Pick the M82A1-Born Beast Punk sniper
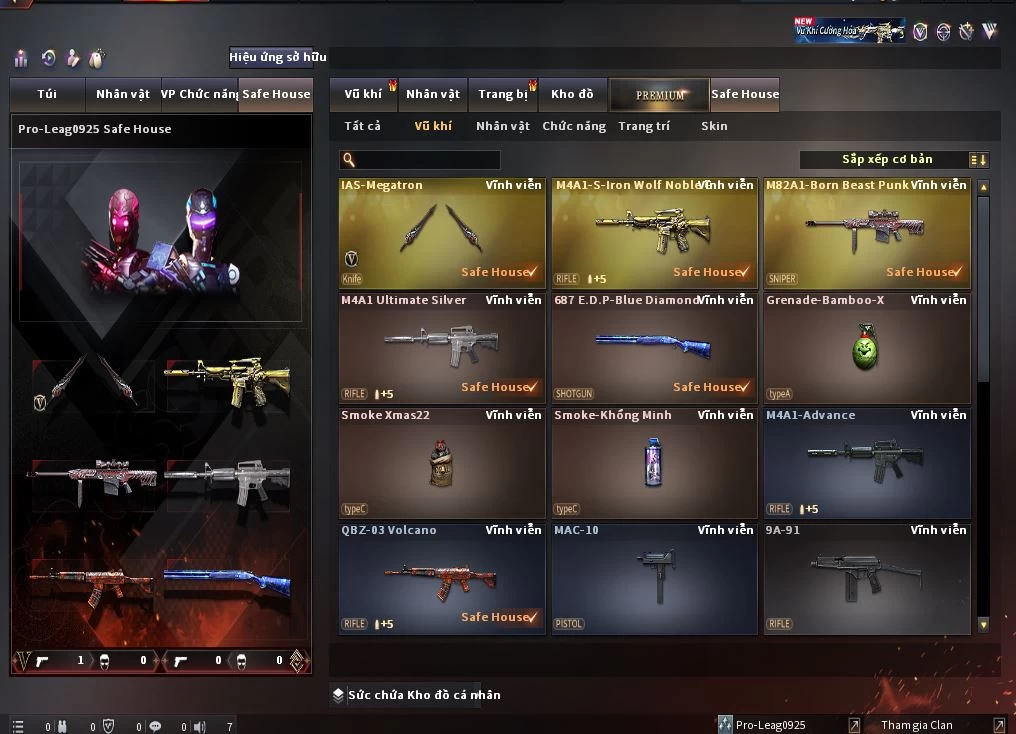This screenshot has width=1016, height=734. point(866,233)
